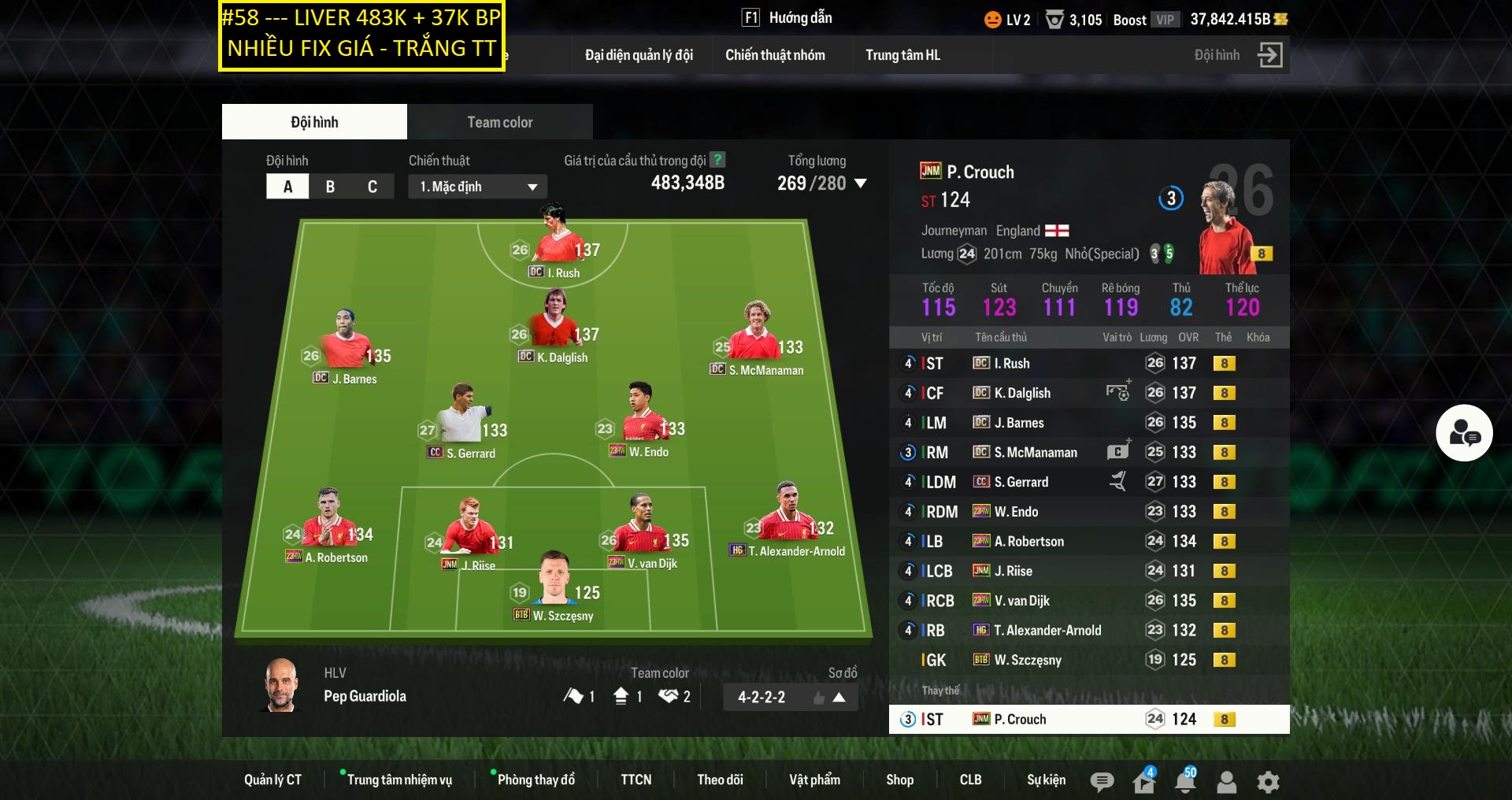Click the home share icon with 4 badge
Viewport: 1512px width, 800px height.
pyautogui.click(x=1143, y=782)
